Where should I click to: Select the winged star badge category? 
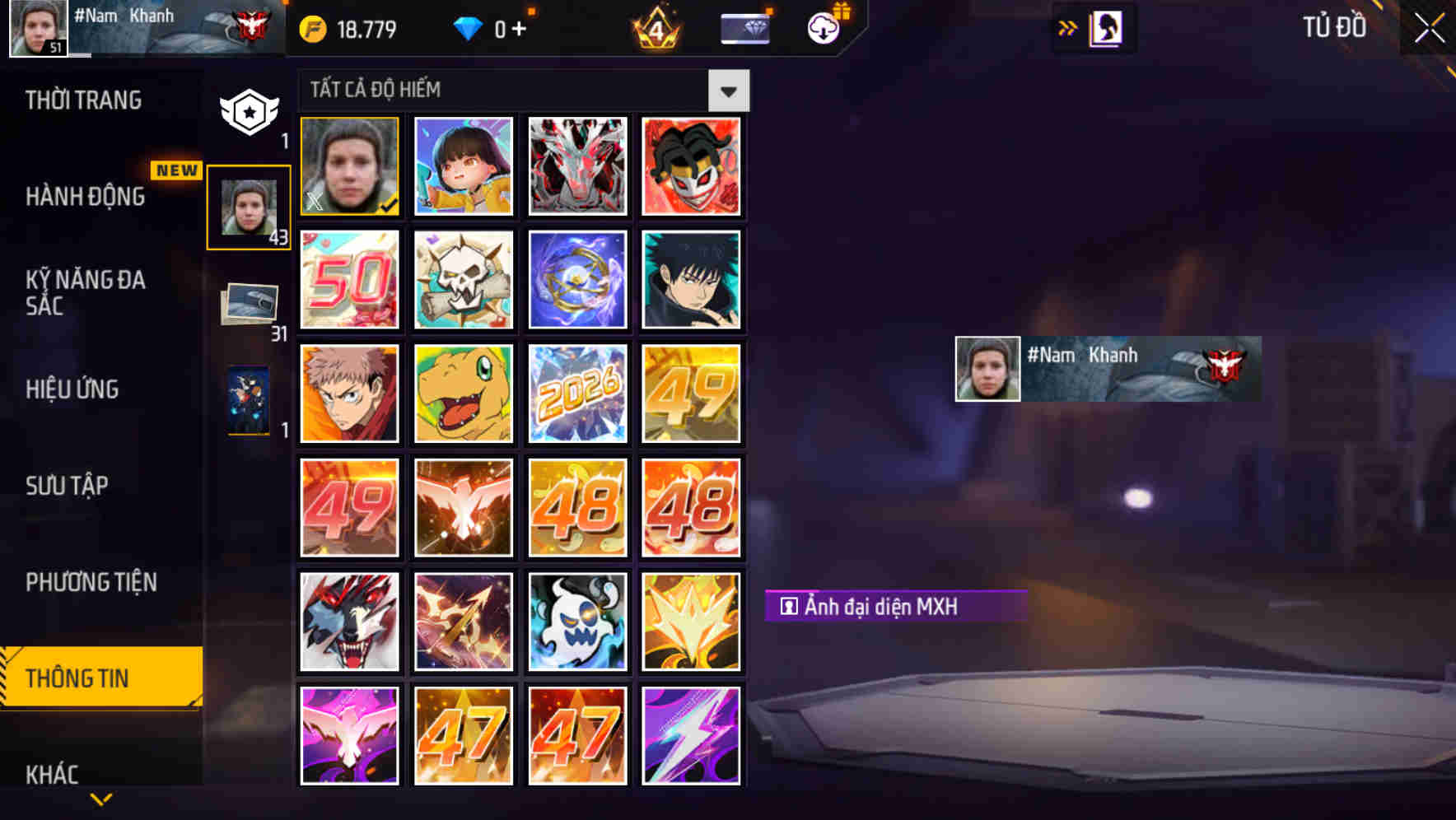[250, 109]
